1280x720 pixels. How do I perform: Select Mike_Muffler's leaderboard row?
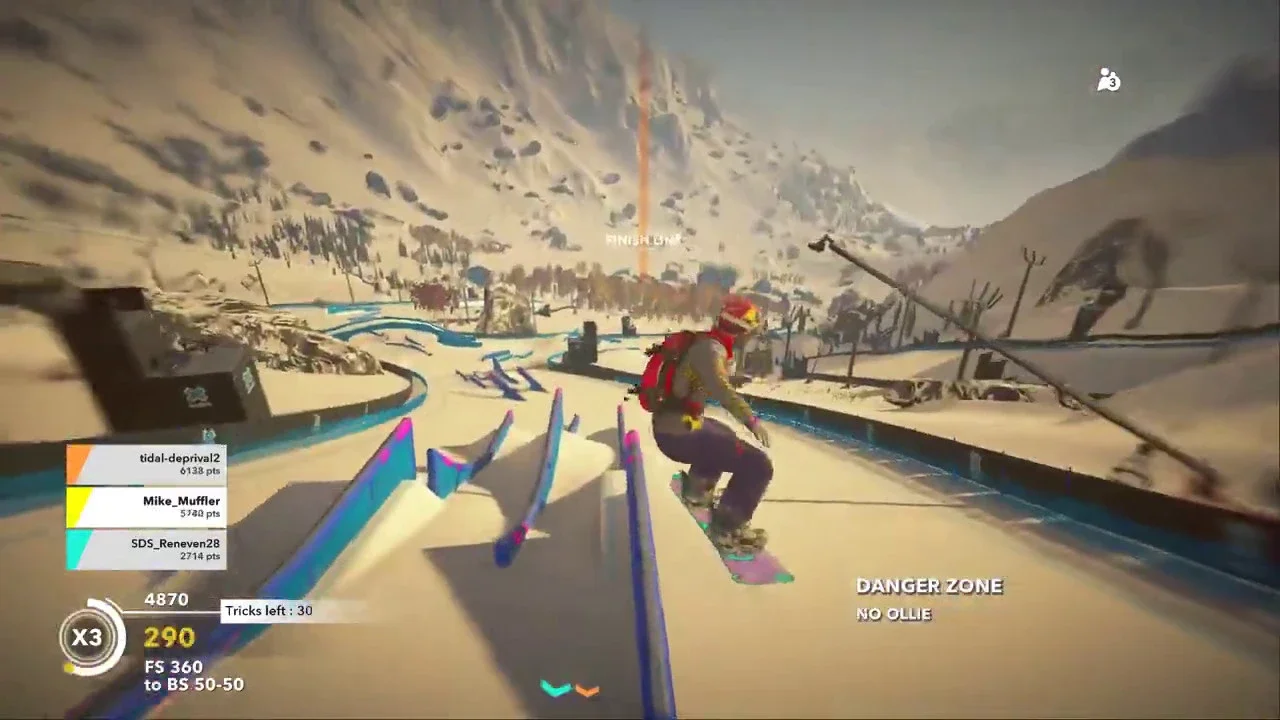click(x=147, y=507)
